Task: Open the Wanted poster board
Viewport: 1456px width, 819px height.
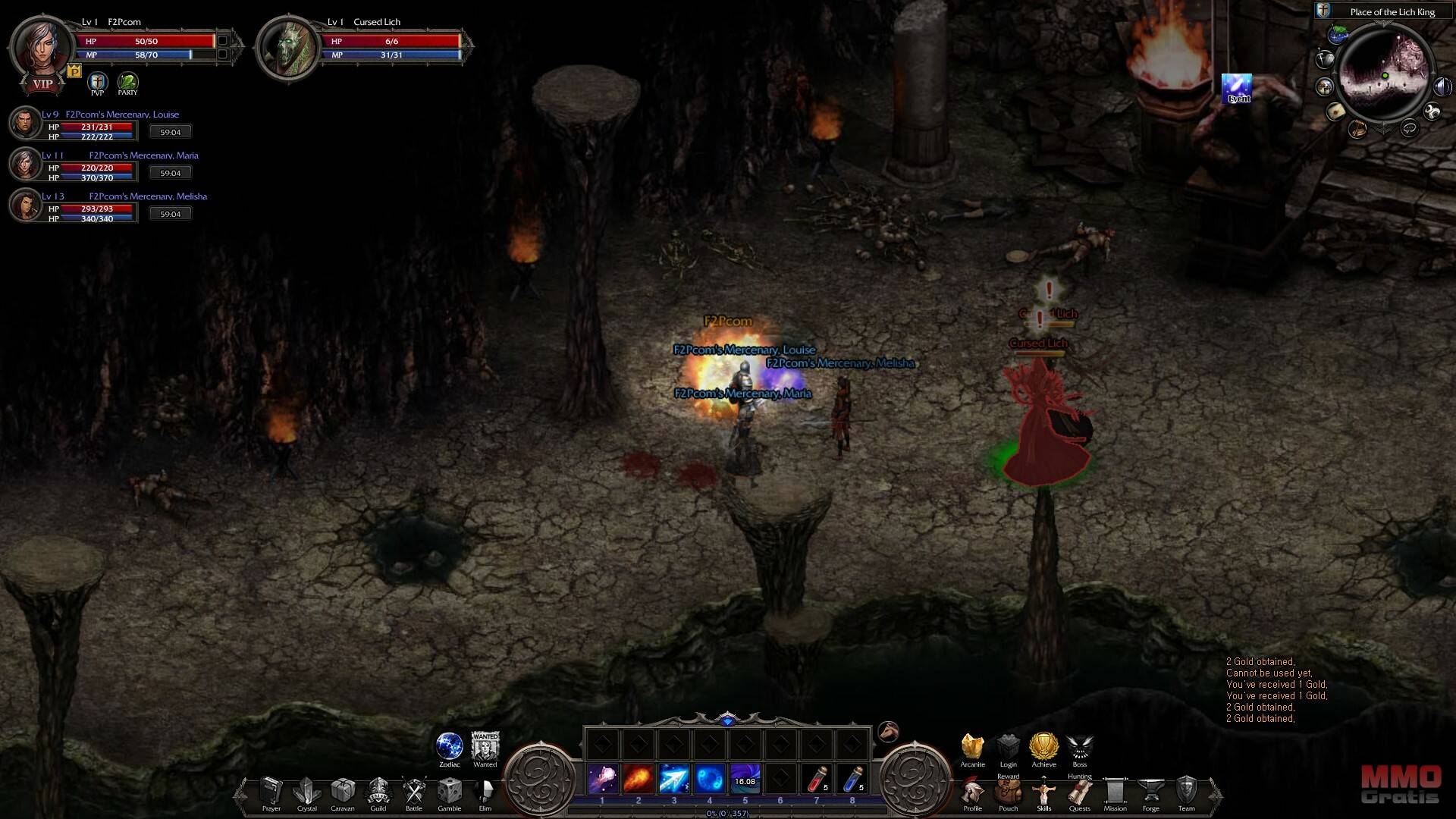Action: pos(485,746)
